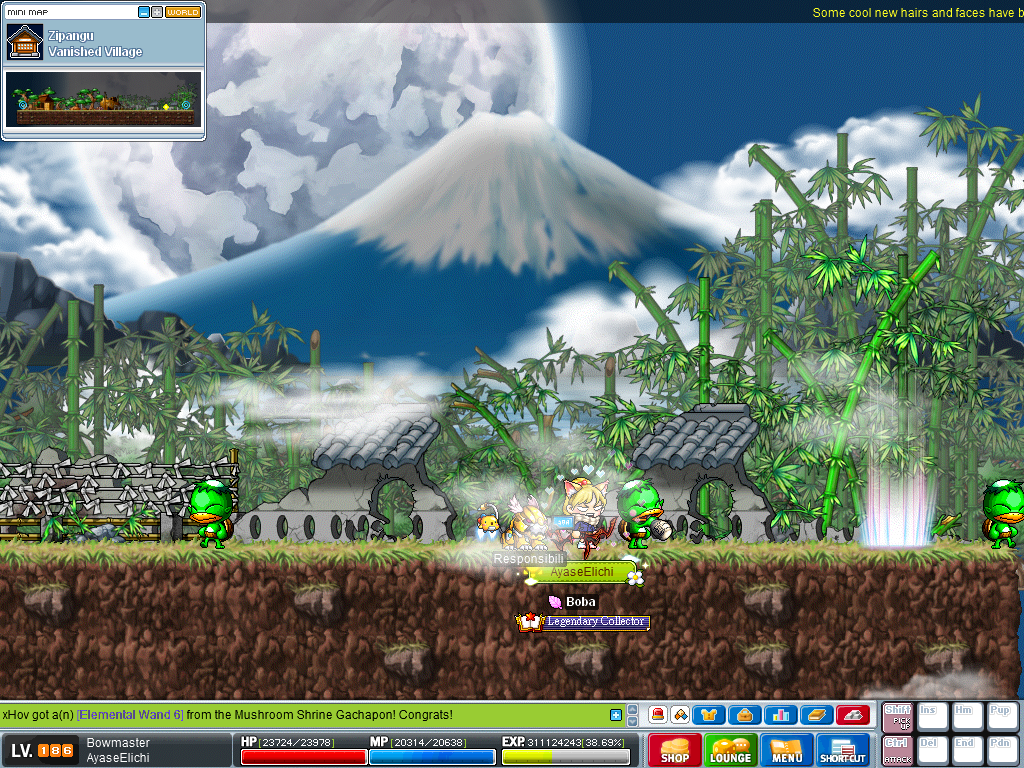Open equipment via the shirt icon
The image size is (1024, 768).
711,715
